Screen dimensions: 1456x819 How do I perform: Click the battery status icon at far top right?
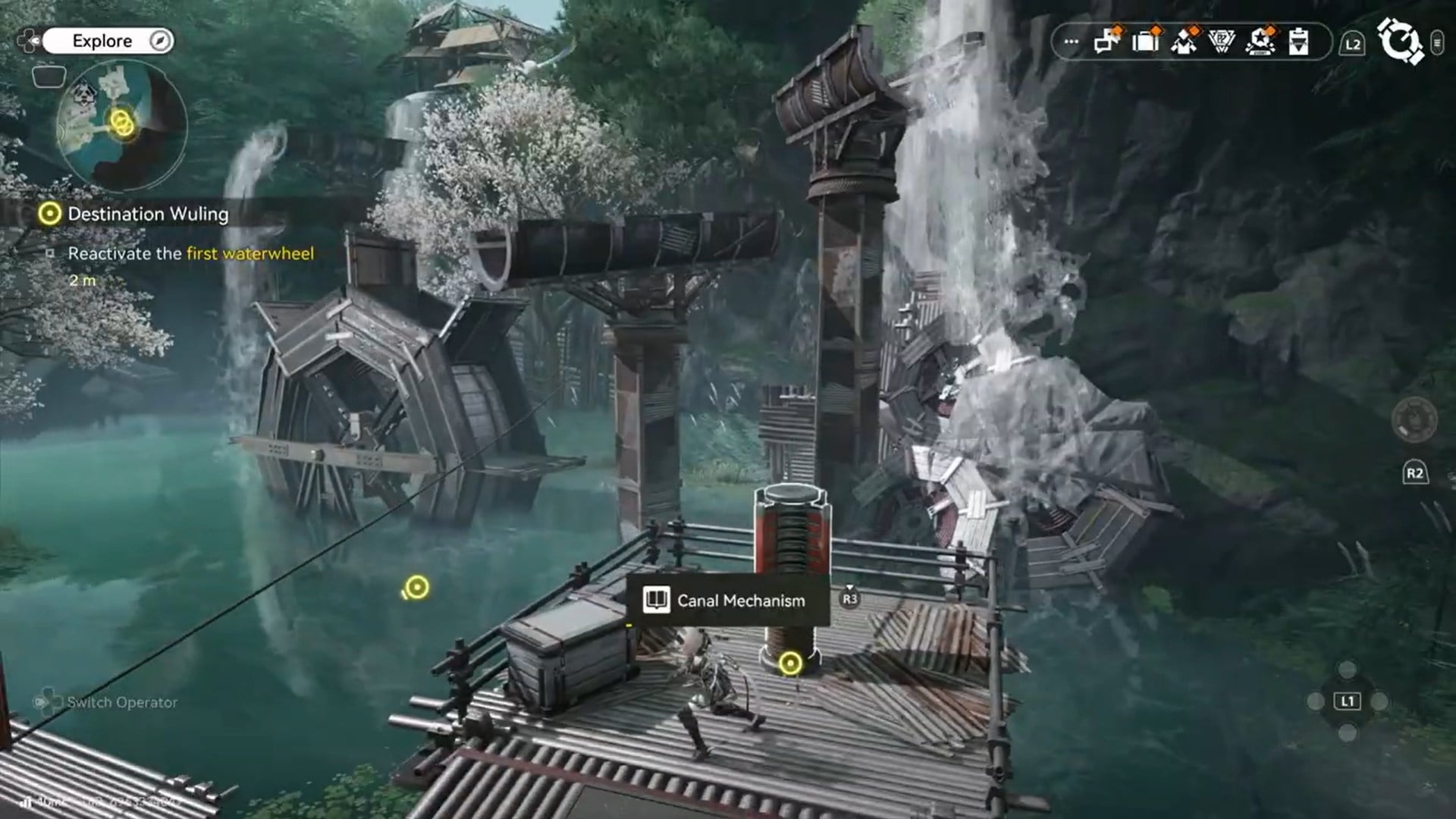[x=1438, y=42]
